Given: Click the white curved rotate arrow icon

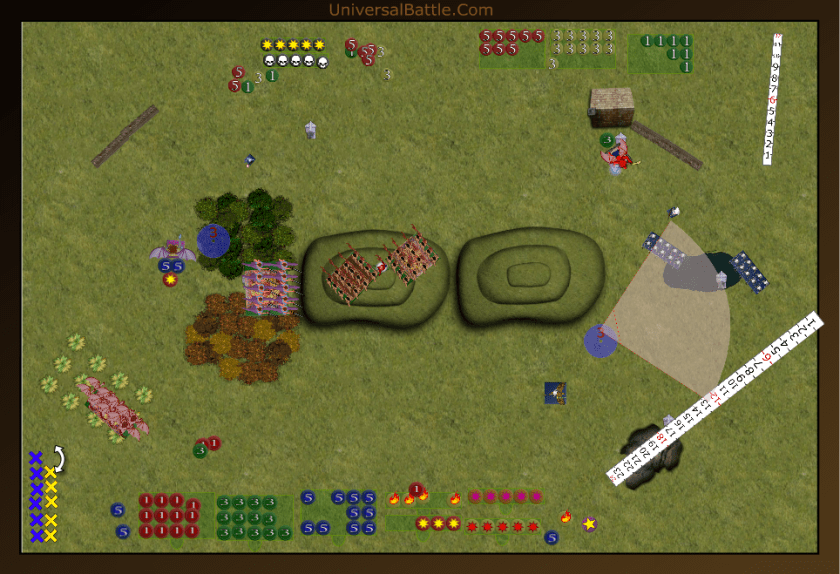Looking at the screenshot, I should pyautogui.click(x=59, y=459).
